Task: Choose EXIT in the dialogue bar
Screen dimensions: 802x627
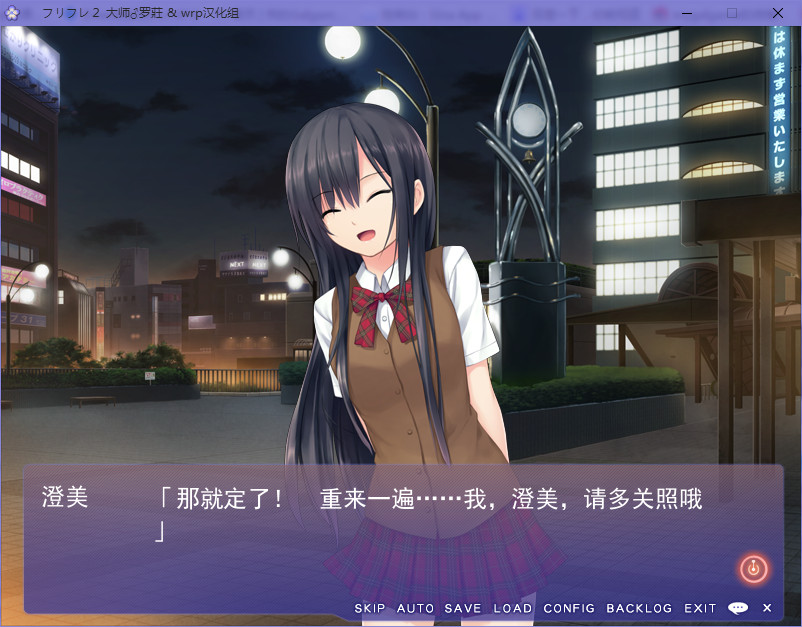Action: point(700,608)
